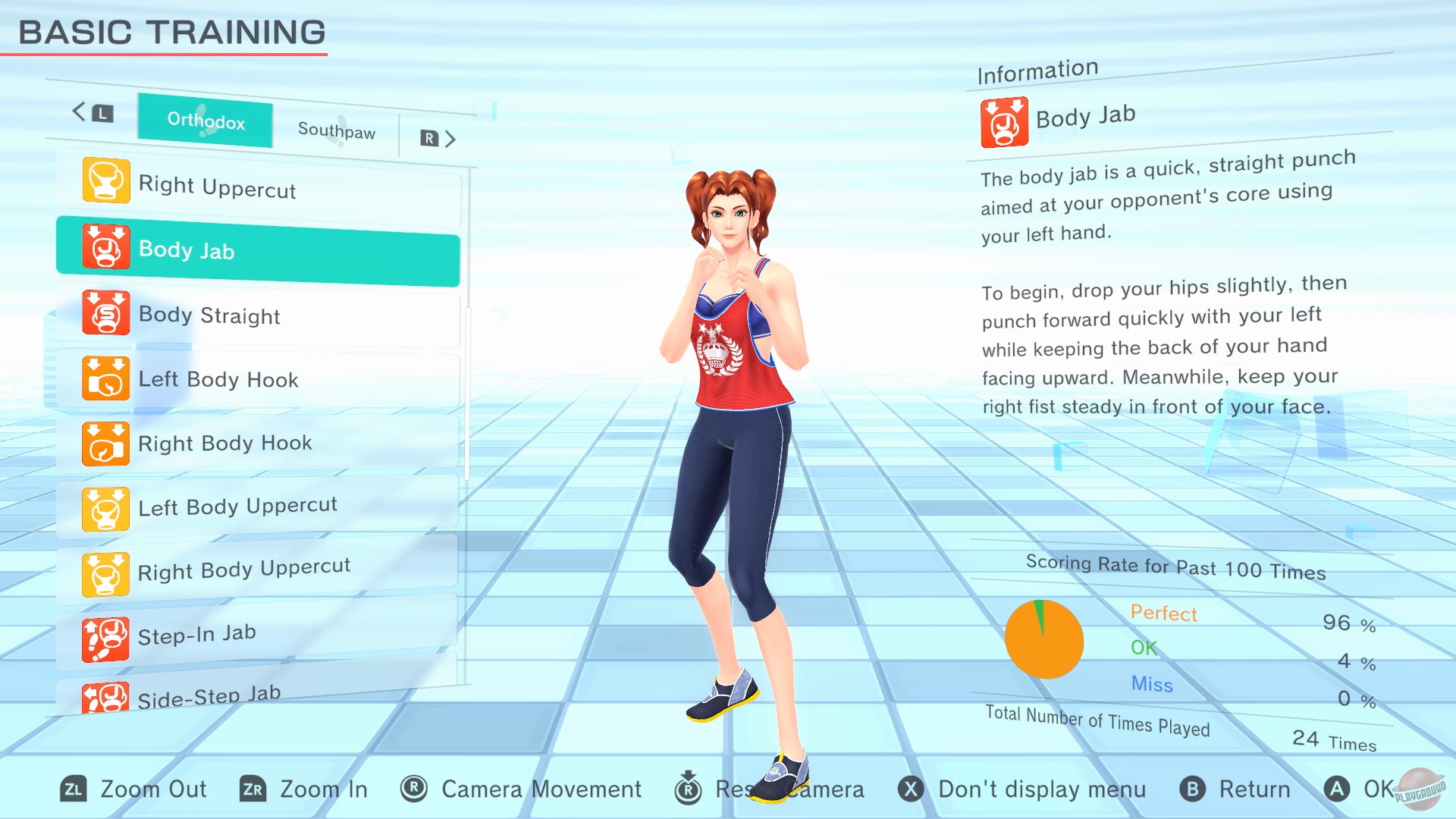Click the Left Body Hook icon
This screenshot has width=1456, height=819.
[104, 380]
